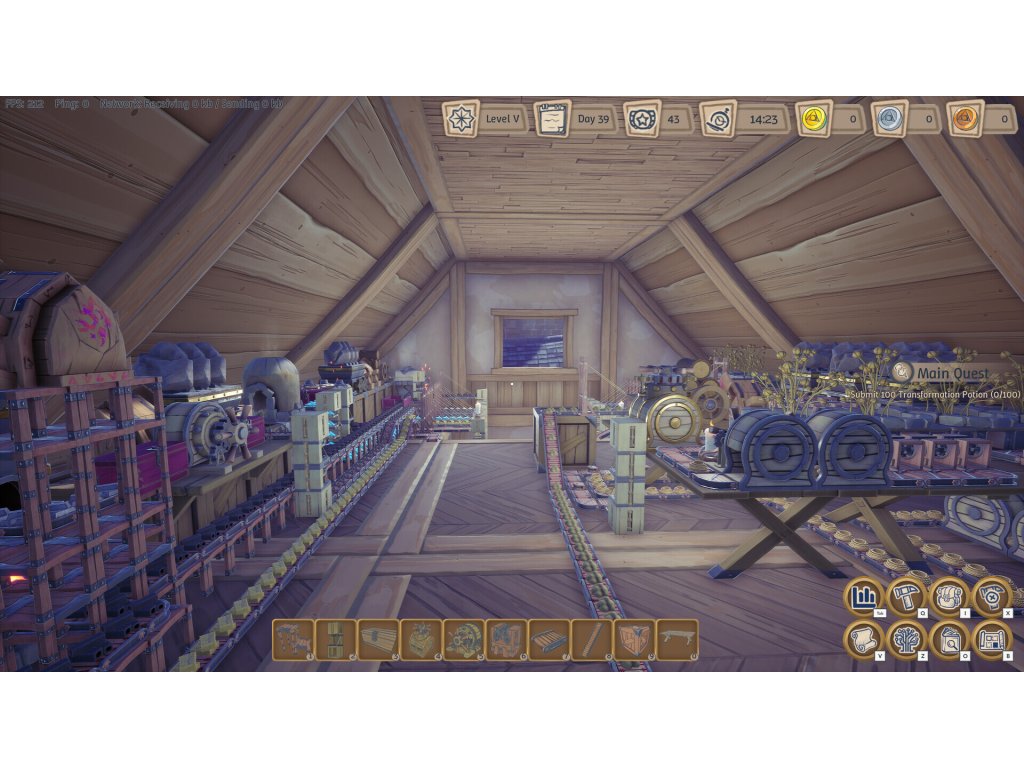
Task: Click the Level V star emblem
Action: (x=461, y=119)
